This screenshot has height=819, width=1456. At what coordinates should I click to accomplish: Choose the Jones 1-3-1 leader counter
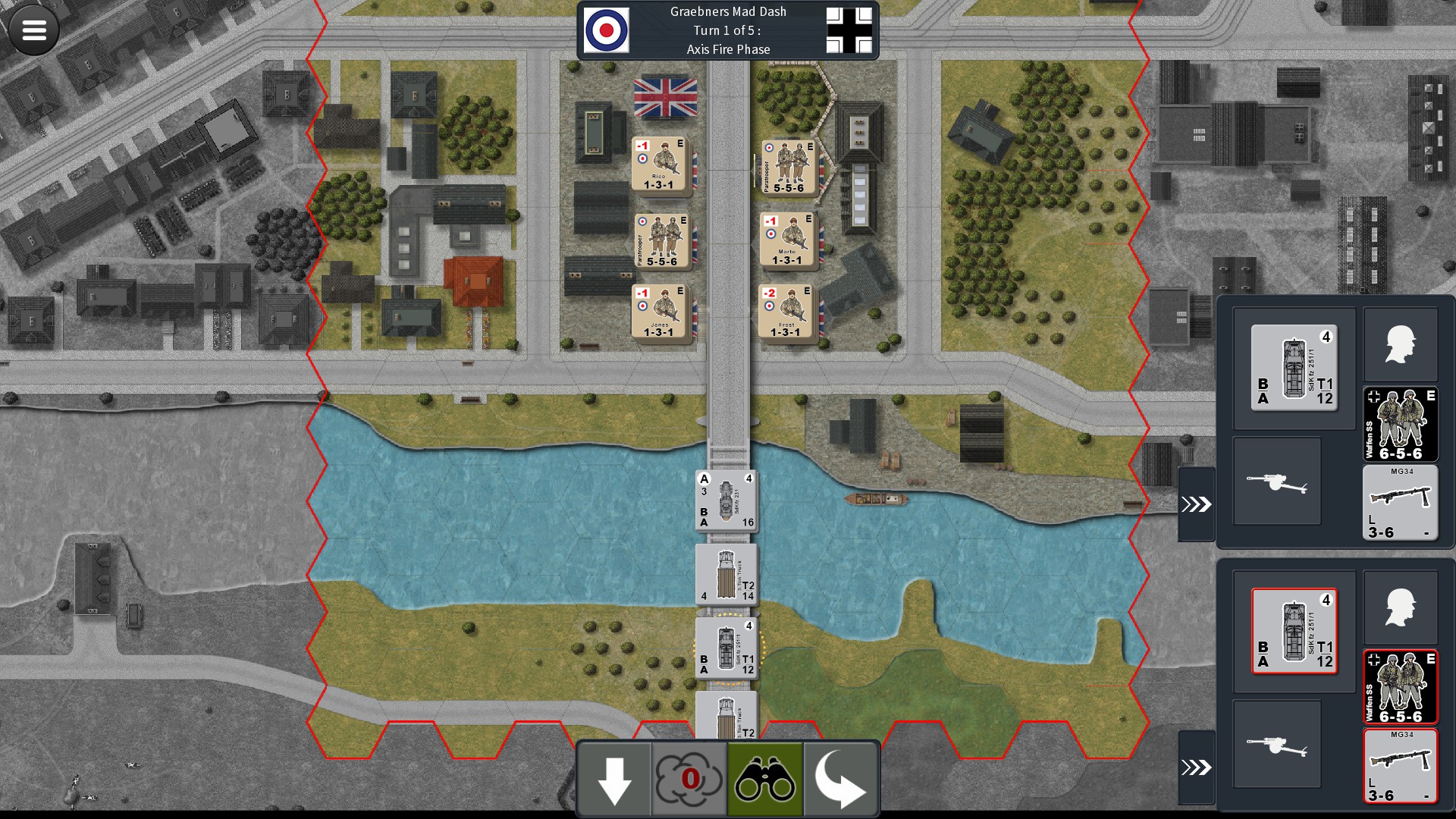click(659, 312)
